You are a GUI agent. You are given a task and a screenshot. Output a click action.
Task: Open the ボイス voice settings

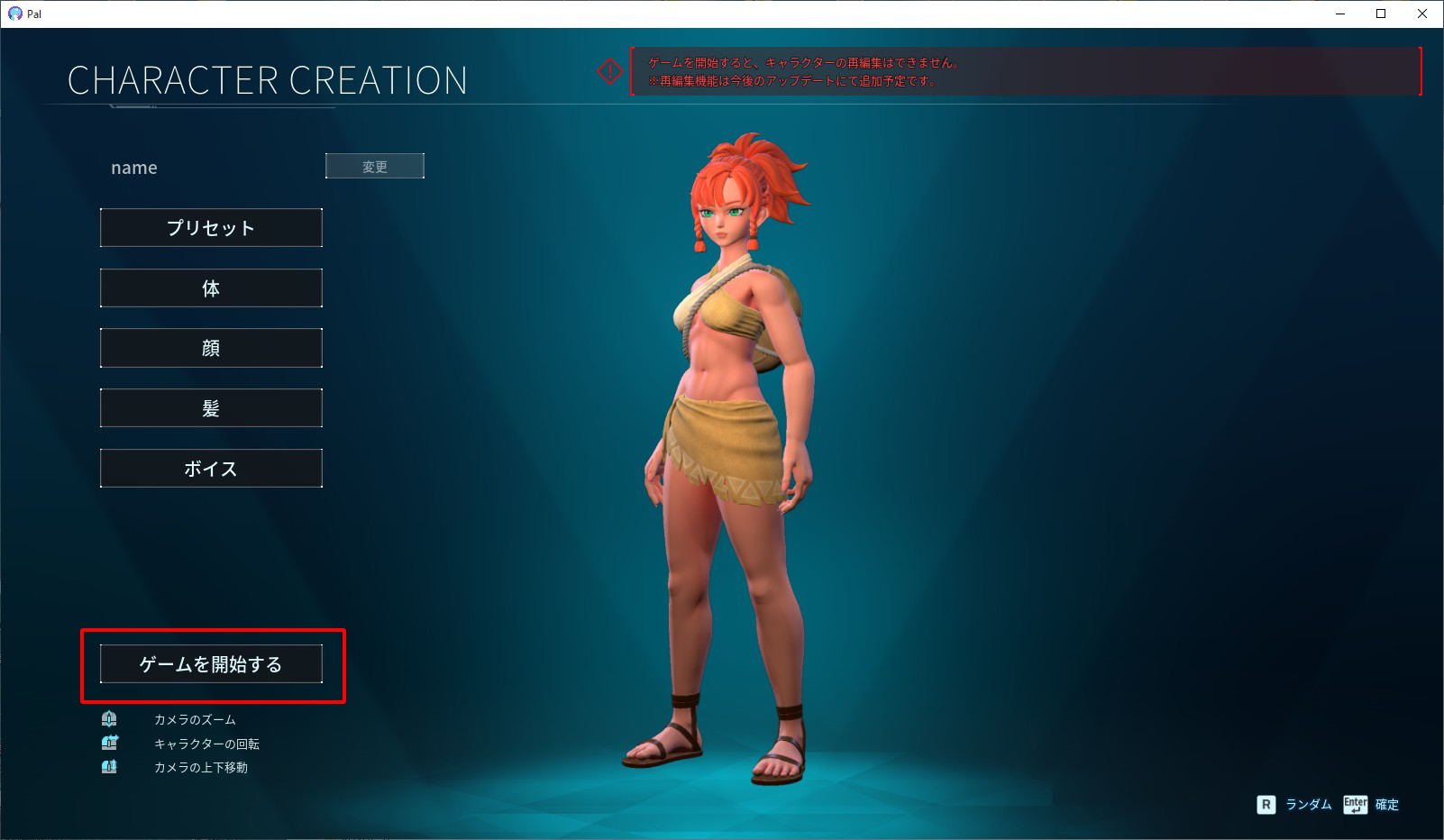point(211,469)
